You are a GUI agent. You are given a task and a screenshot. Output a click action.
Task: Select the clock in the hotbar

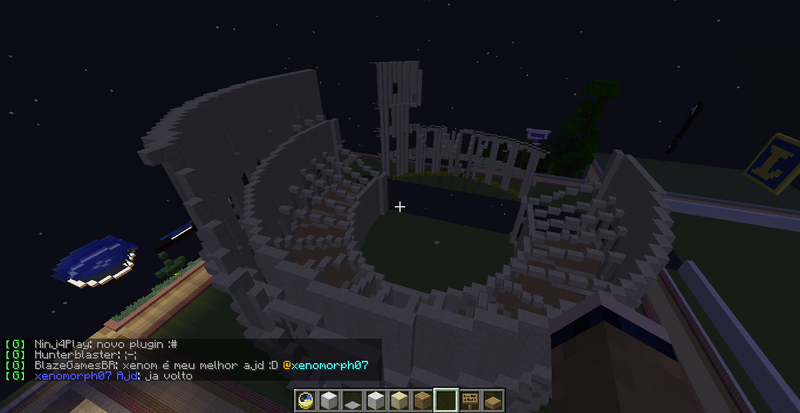[306, 401]
